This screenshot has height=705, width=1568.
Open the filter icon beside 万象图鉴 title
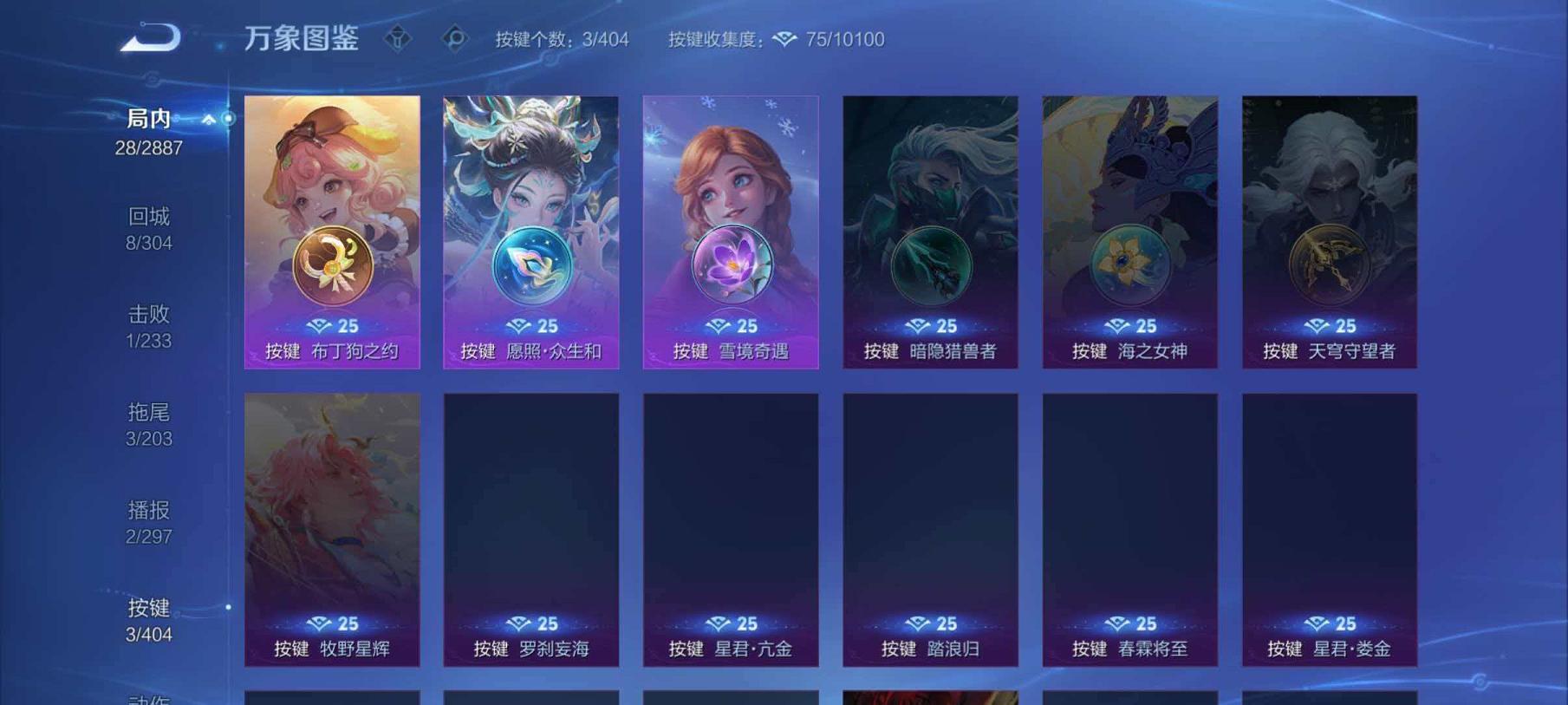398,39
